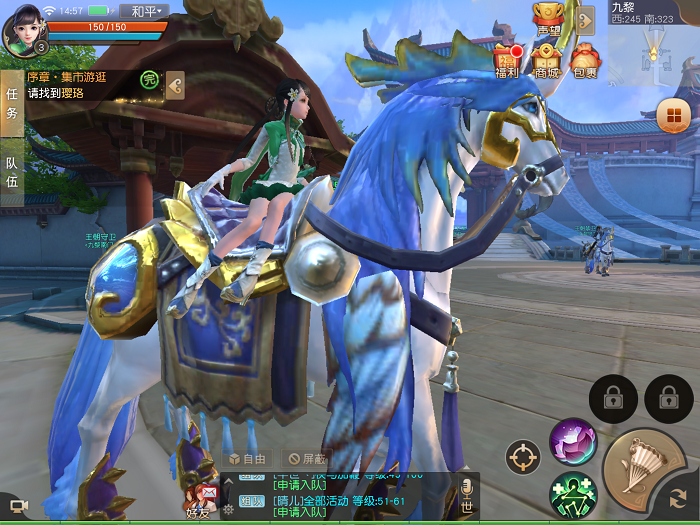The width and height of the screenshot is (700, 525).
Task: Open the 声望 reputation trophy icon
Action: point(547,18)
